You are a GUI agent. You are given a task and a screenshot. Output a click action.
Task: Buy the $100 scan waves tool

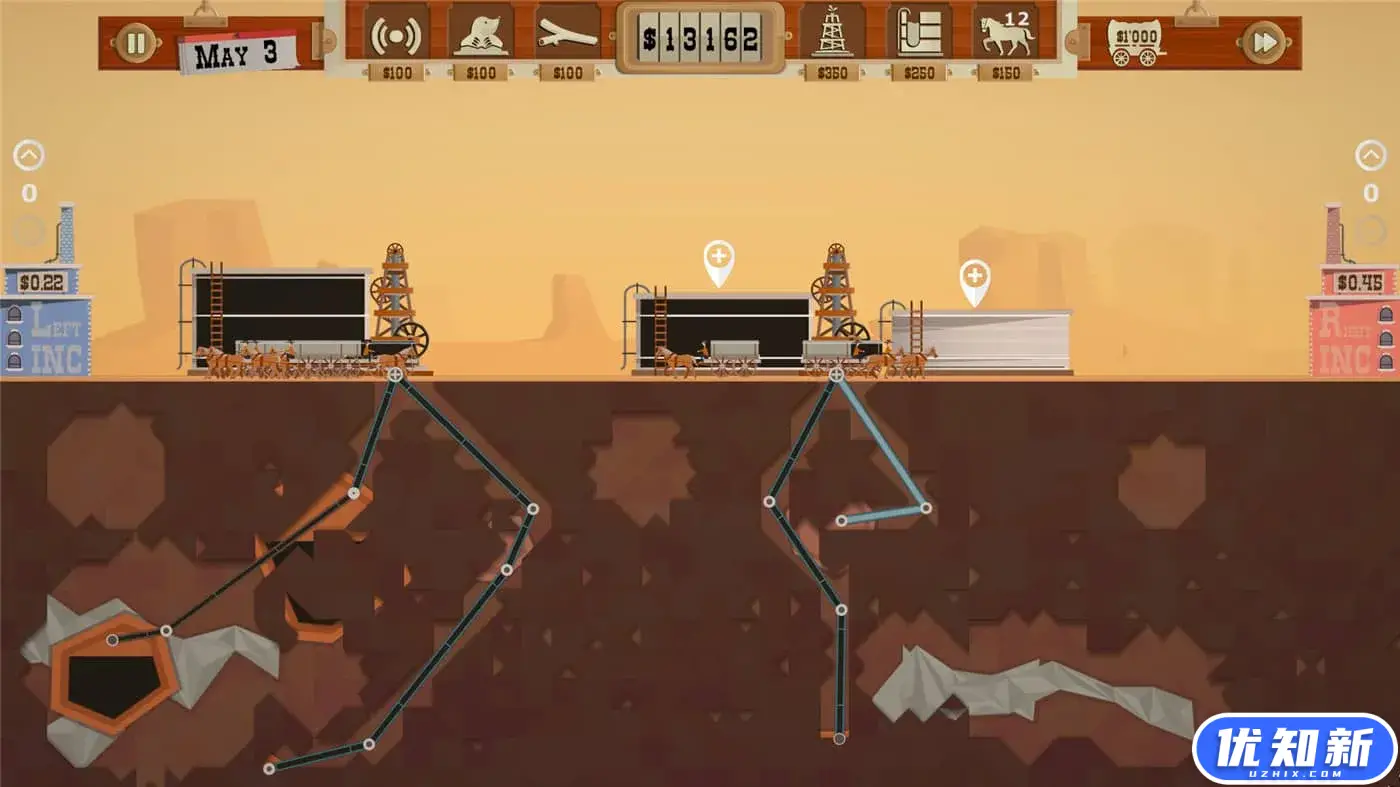(396, 35)
